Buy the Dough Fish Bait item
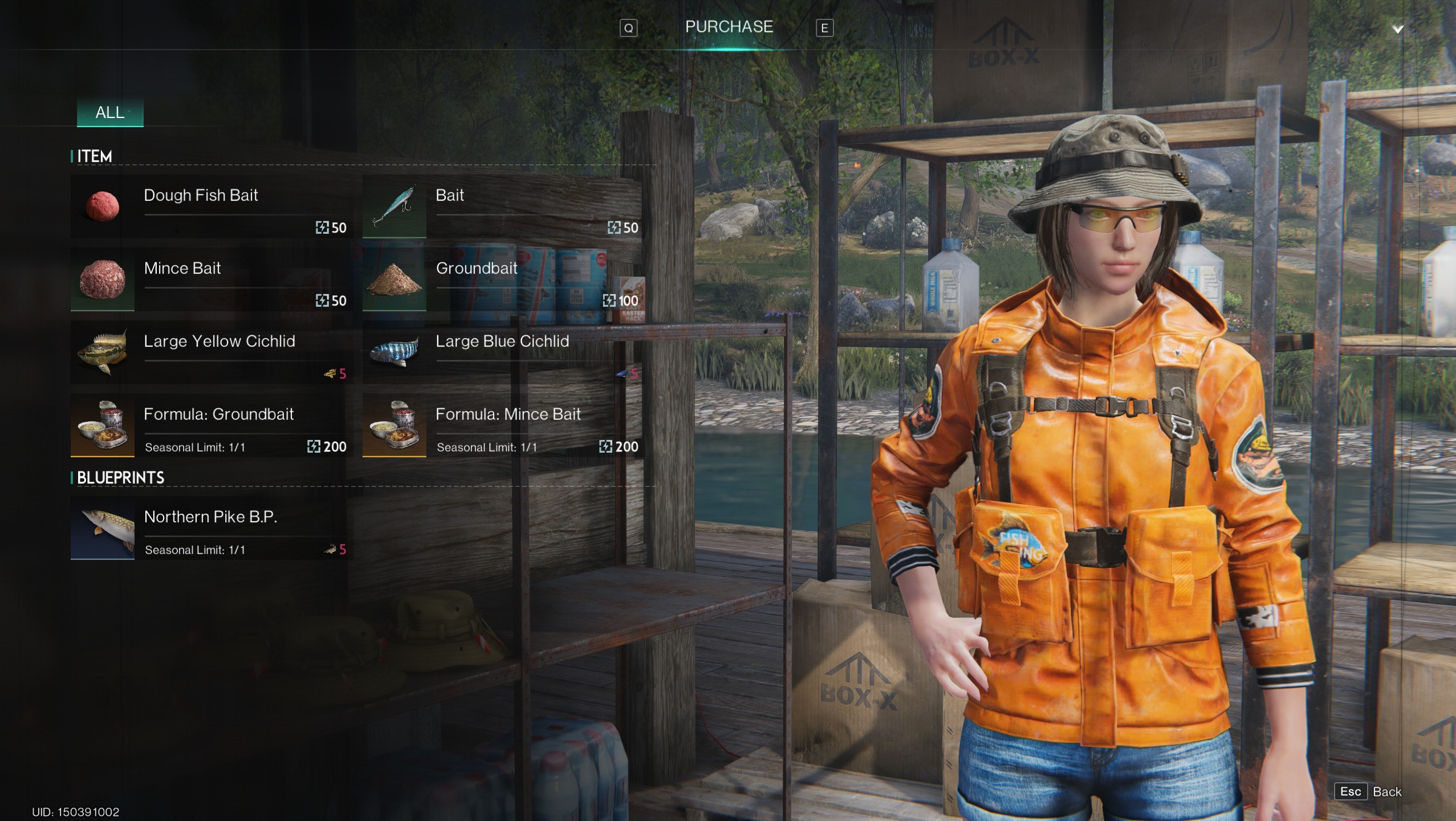This screenshot has width=1456, height=821. pos(209,206)
